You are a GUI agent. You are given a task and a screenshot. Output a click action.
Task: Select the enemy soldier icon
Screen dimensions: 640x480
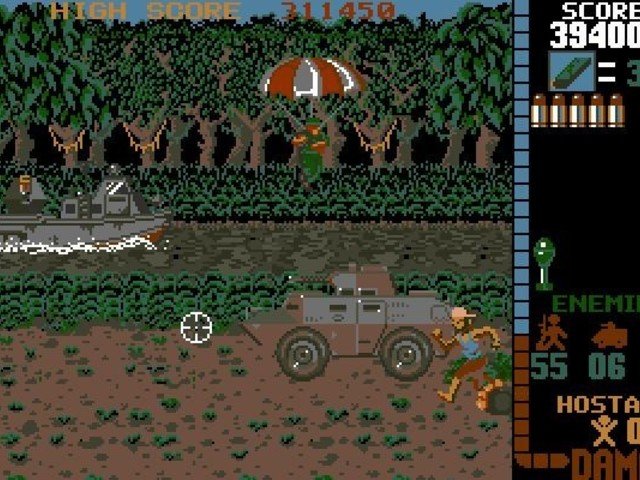[549, 331]
